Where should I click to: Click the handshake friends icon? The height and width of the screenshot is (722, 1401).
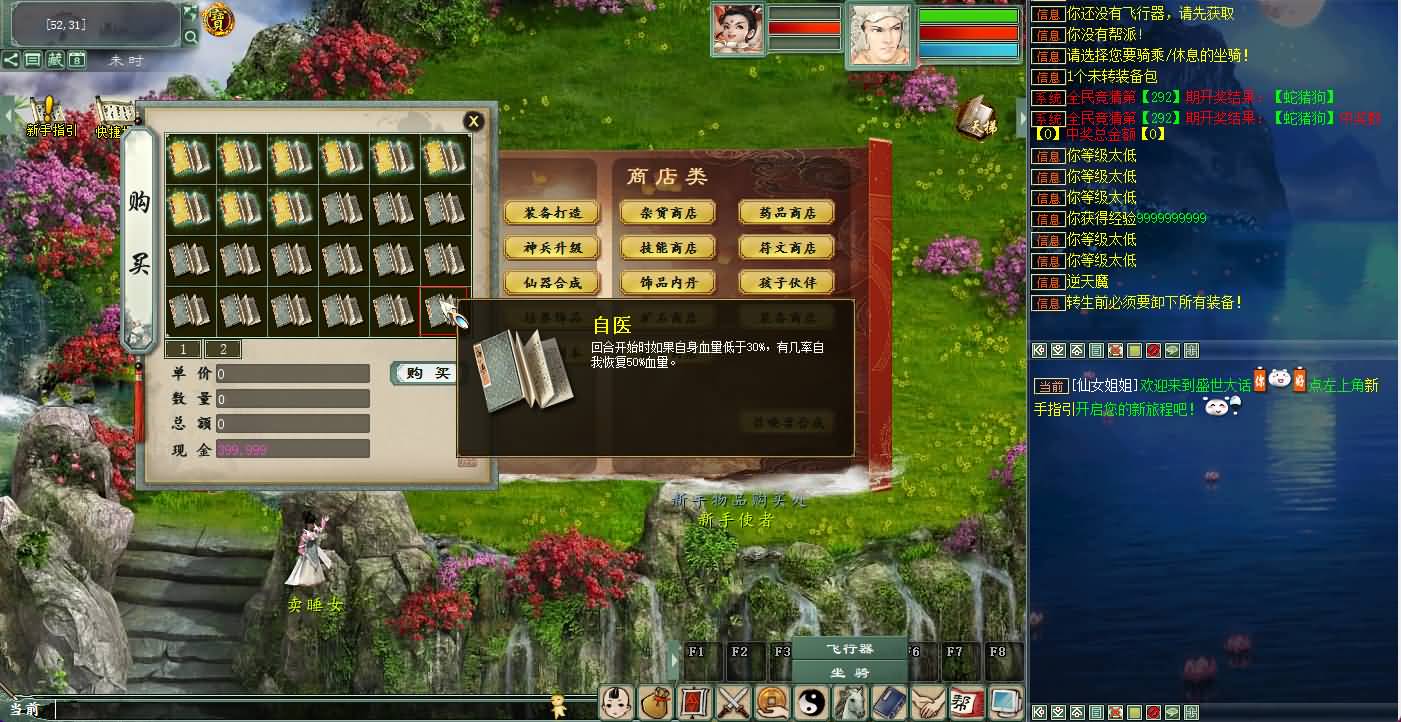click(929, 703)
